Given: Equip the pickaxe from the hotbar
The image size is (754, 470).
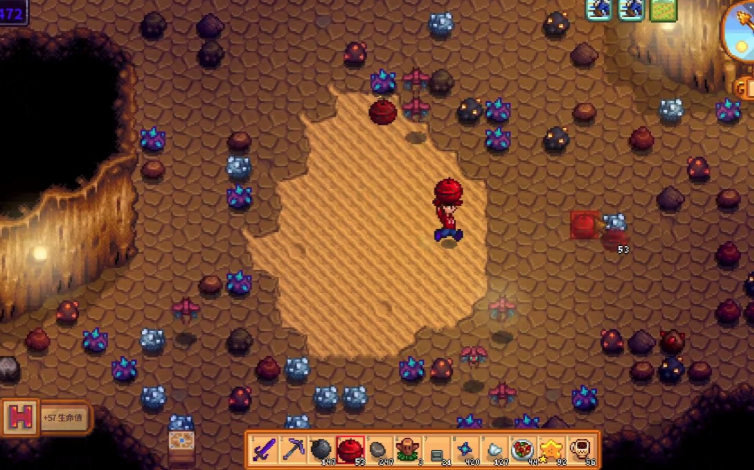Looking at the screenshot, I should pyautogui.click(x=292, y=449).
